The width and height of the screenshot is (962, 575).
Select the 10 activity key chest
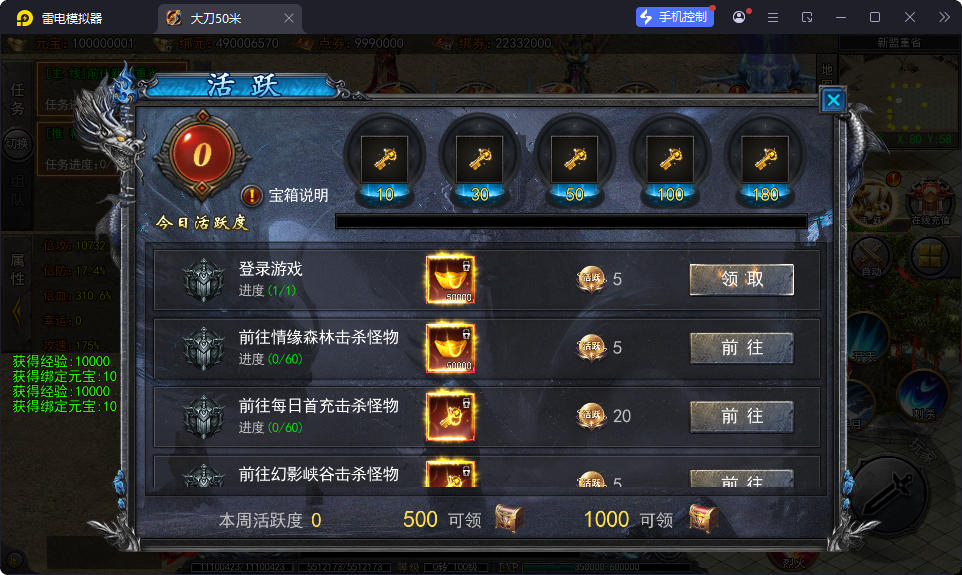(x=385, y=160)
